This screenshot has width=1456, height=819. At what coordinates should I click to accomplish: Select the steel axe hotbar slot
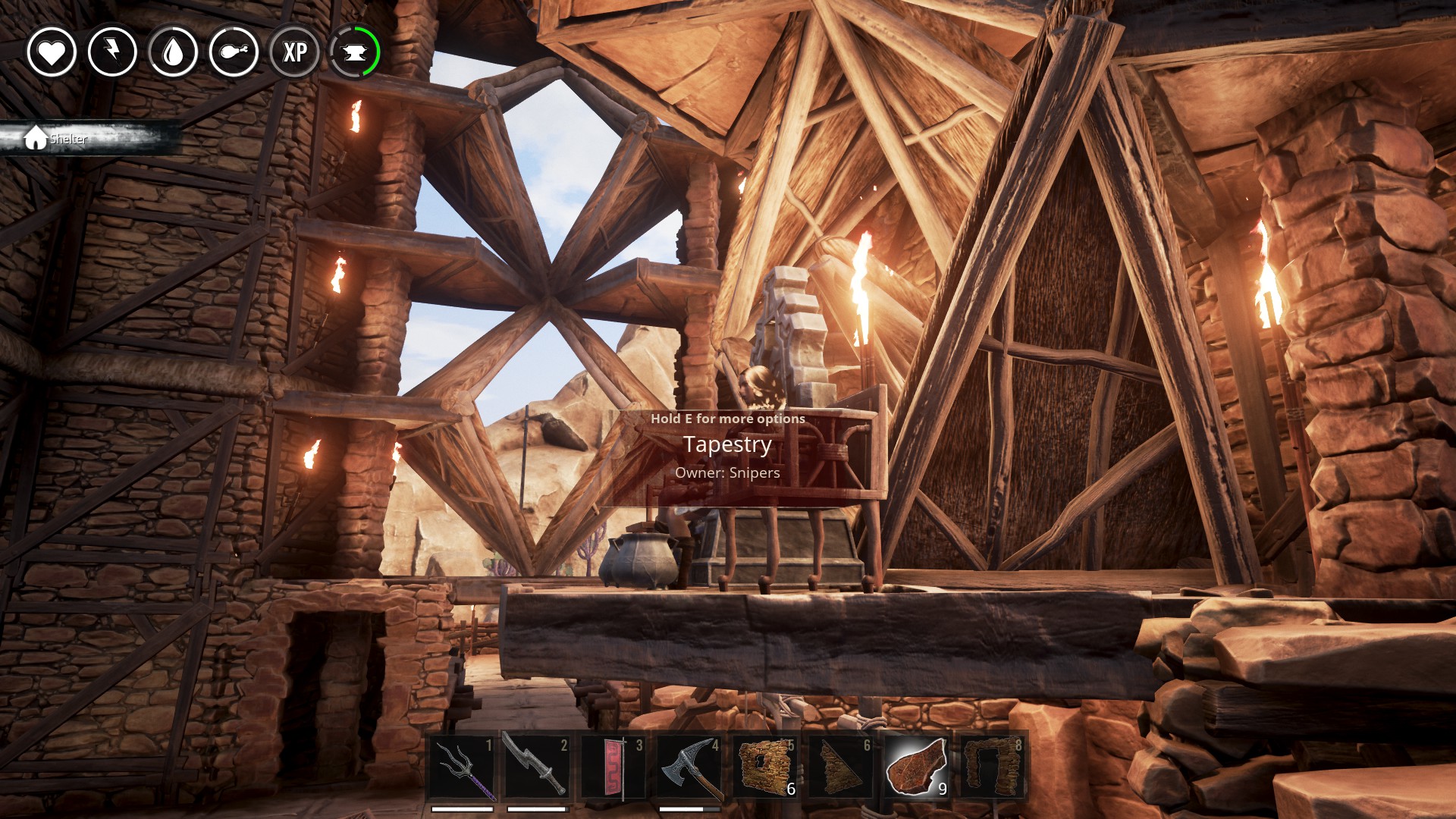689,767
